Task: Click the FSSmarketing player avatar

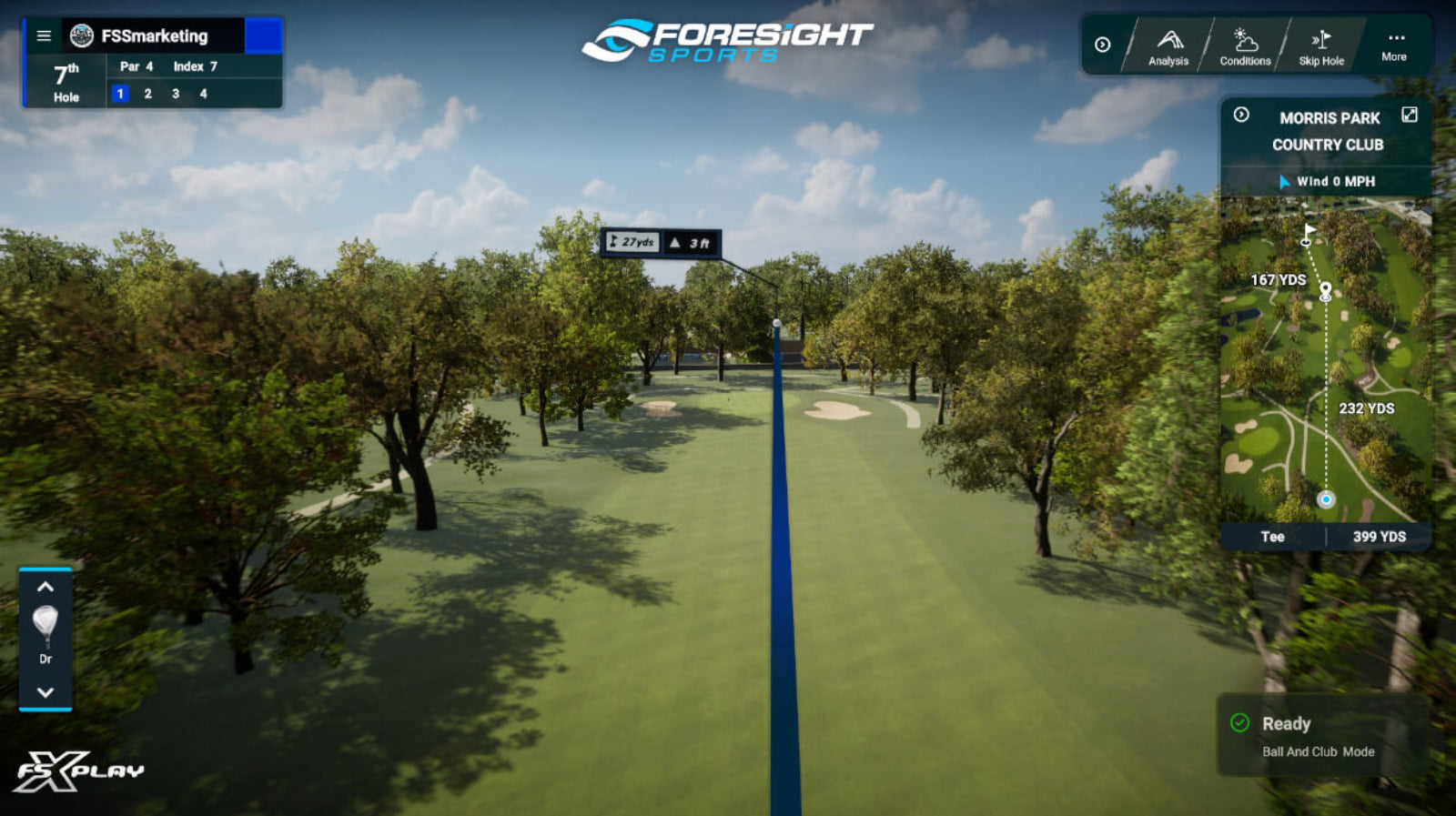Action: tap(79, 36)
